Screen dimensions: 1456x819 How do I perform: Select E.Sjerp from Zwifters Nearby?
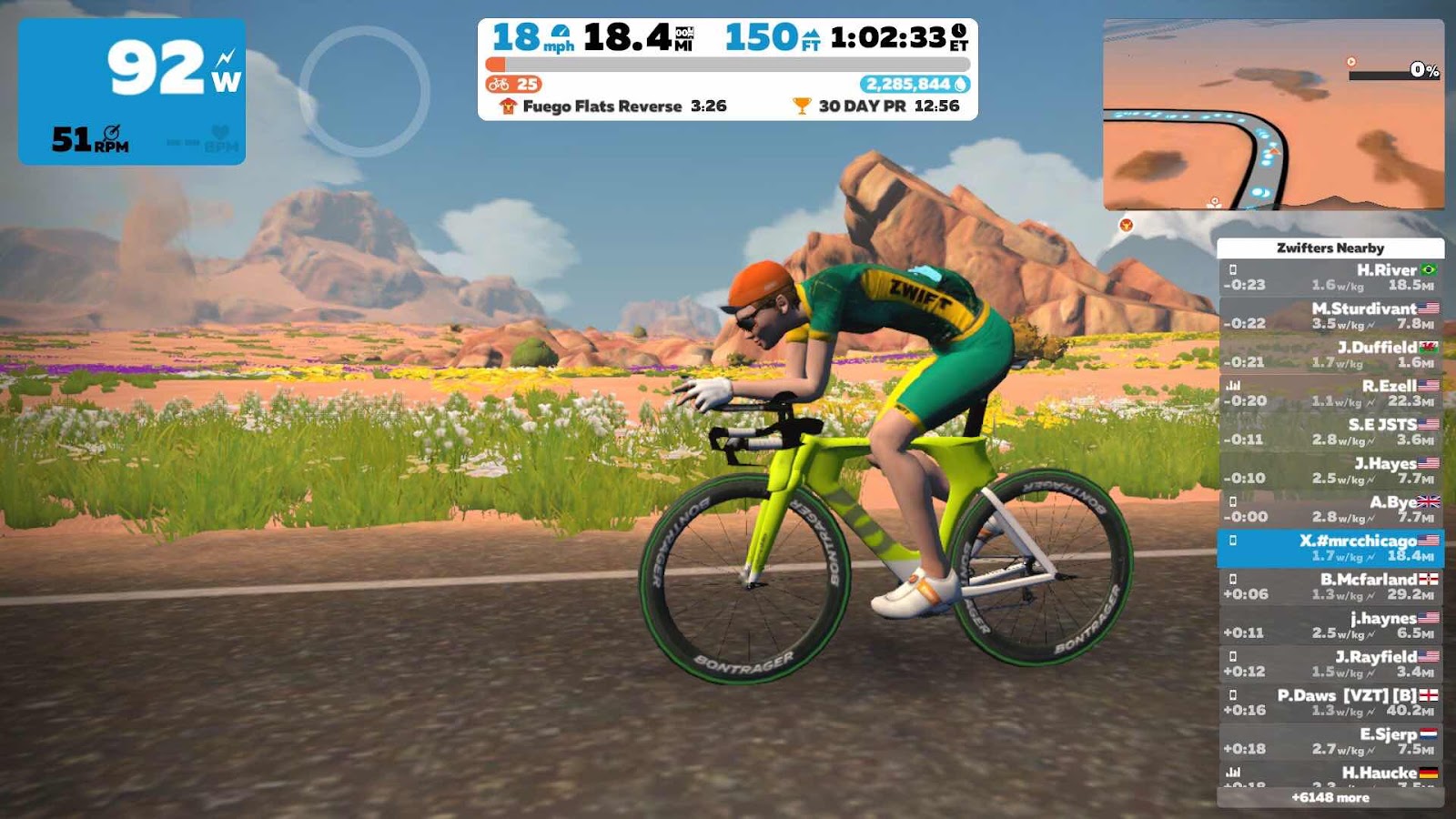[x=1330, y=741]
